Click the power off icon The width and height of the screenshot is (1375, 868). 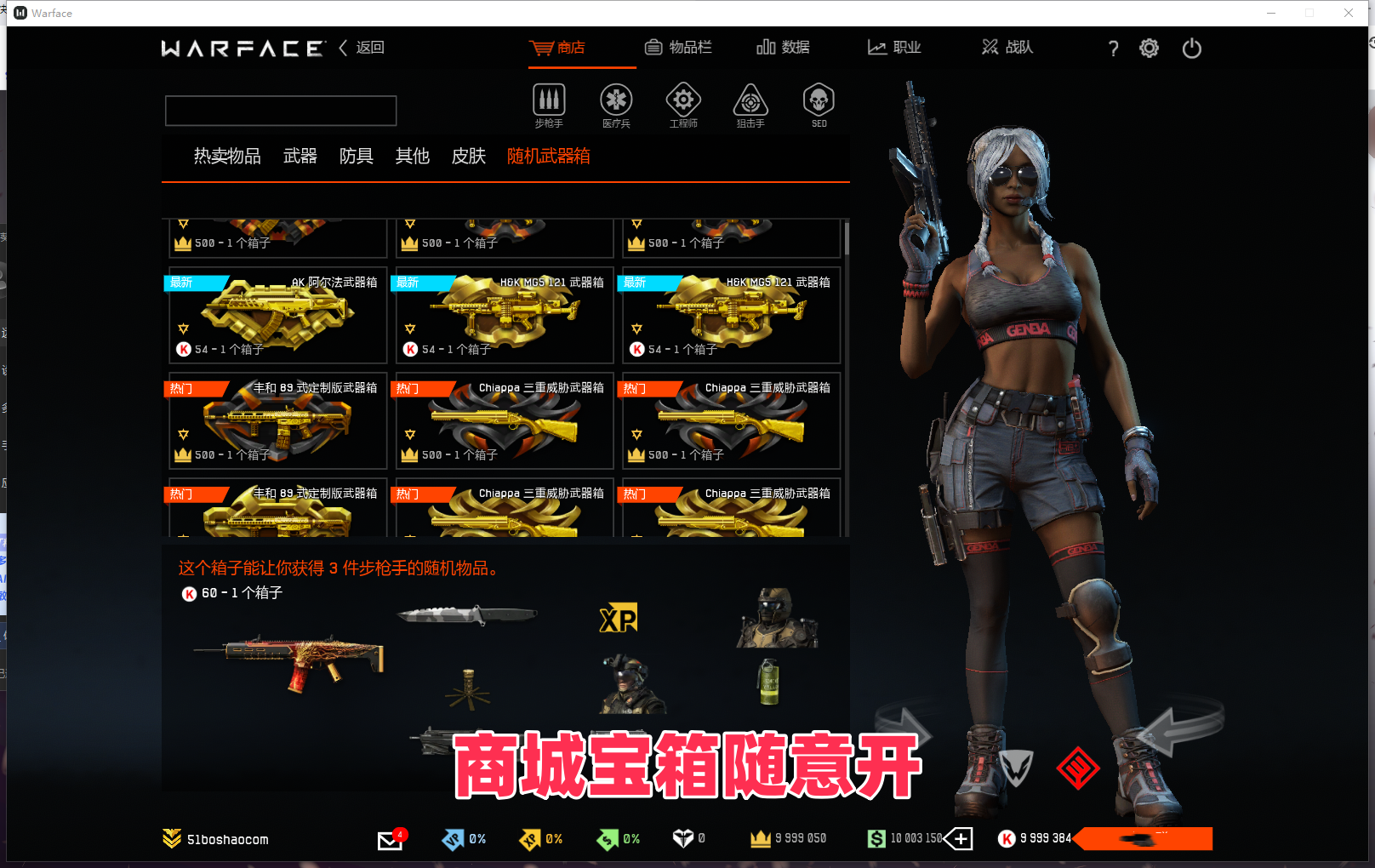coord(1190,49)
